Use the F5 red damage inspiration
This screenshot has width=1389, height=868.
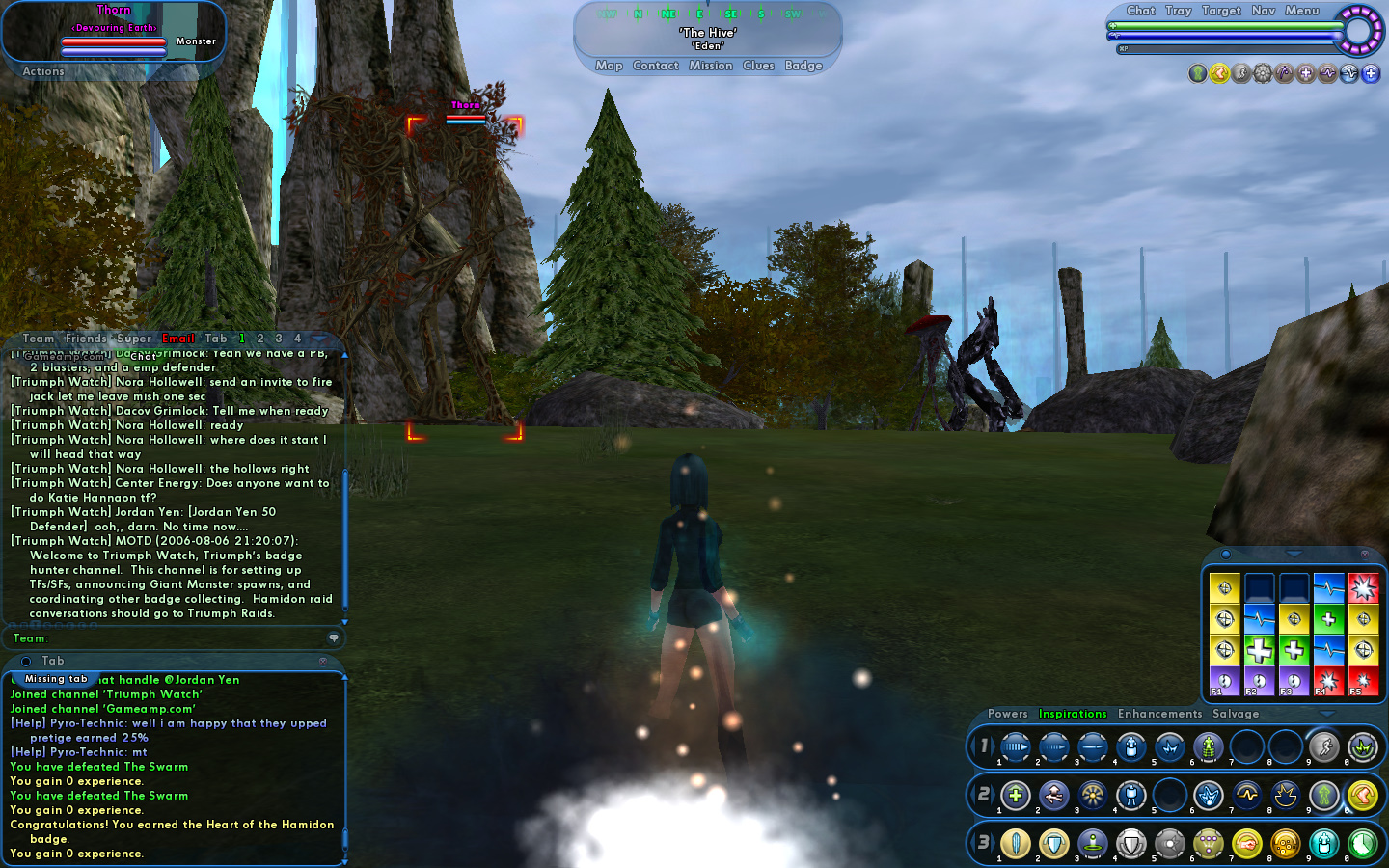point(1363,680)
